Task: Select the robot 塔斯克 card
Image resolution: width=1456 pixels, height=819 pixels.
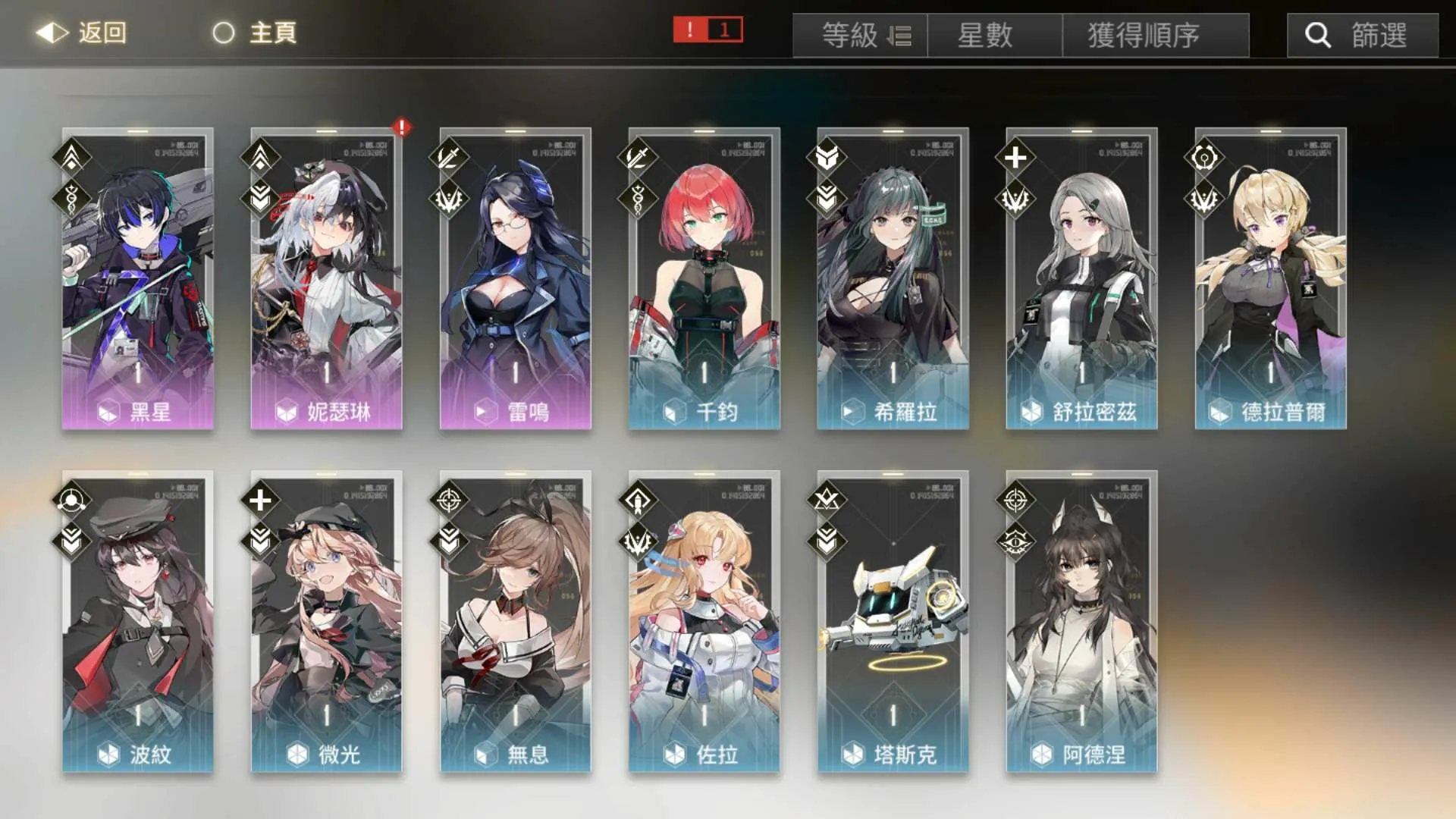Action: click(x=893, y=621)
